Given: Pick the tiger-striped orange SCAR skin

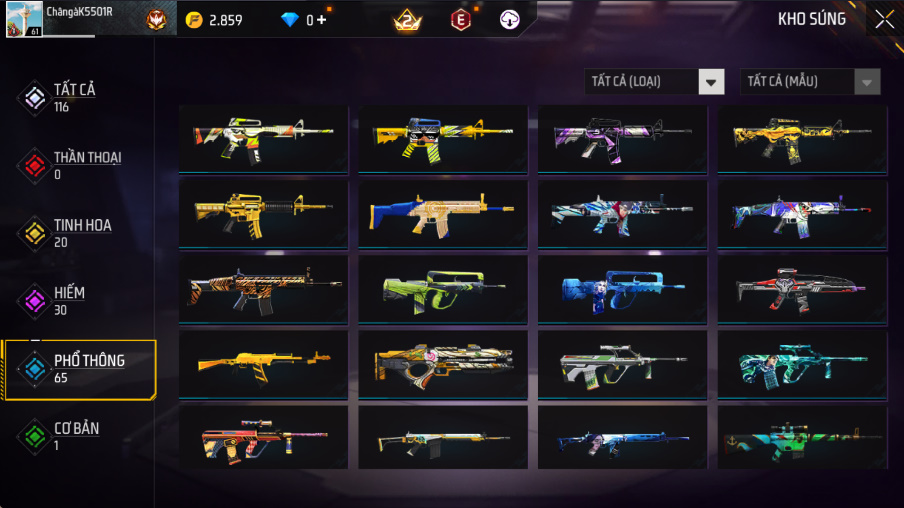Looking at the screenshot, I should 263,289.
